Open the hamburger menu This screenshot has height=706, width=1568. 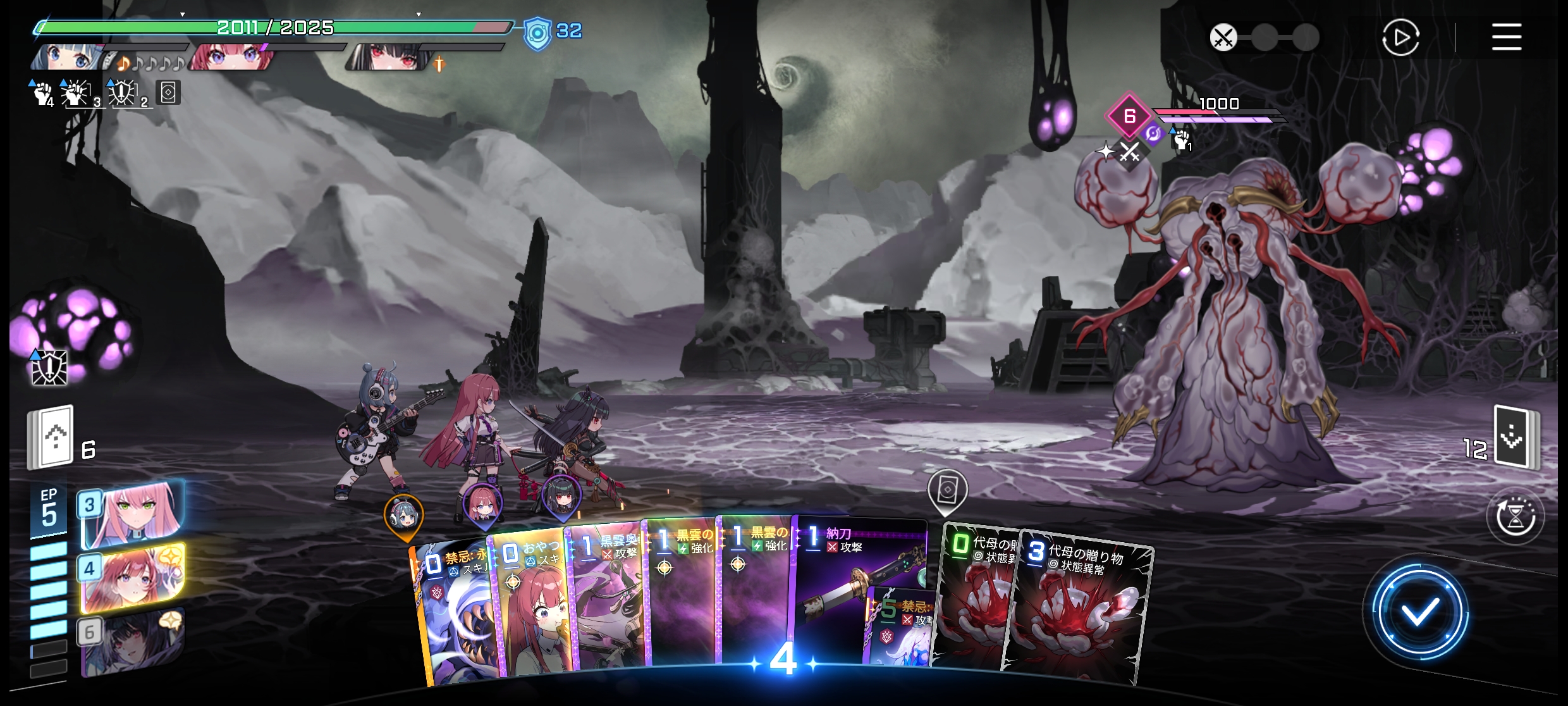1506,37
